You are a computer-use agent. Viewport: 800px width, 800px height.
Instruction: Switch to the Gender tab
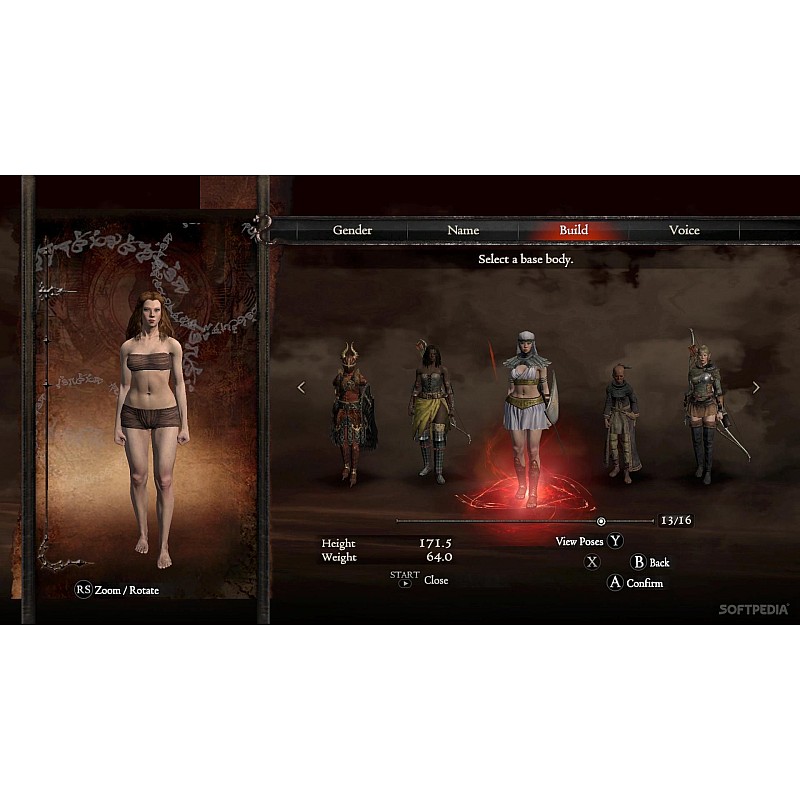(x=352, y=230)
